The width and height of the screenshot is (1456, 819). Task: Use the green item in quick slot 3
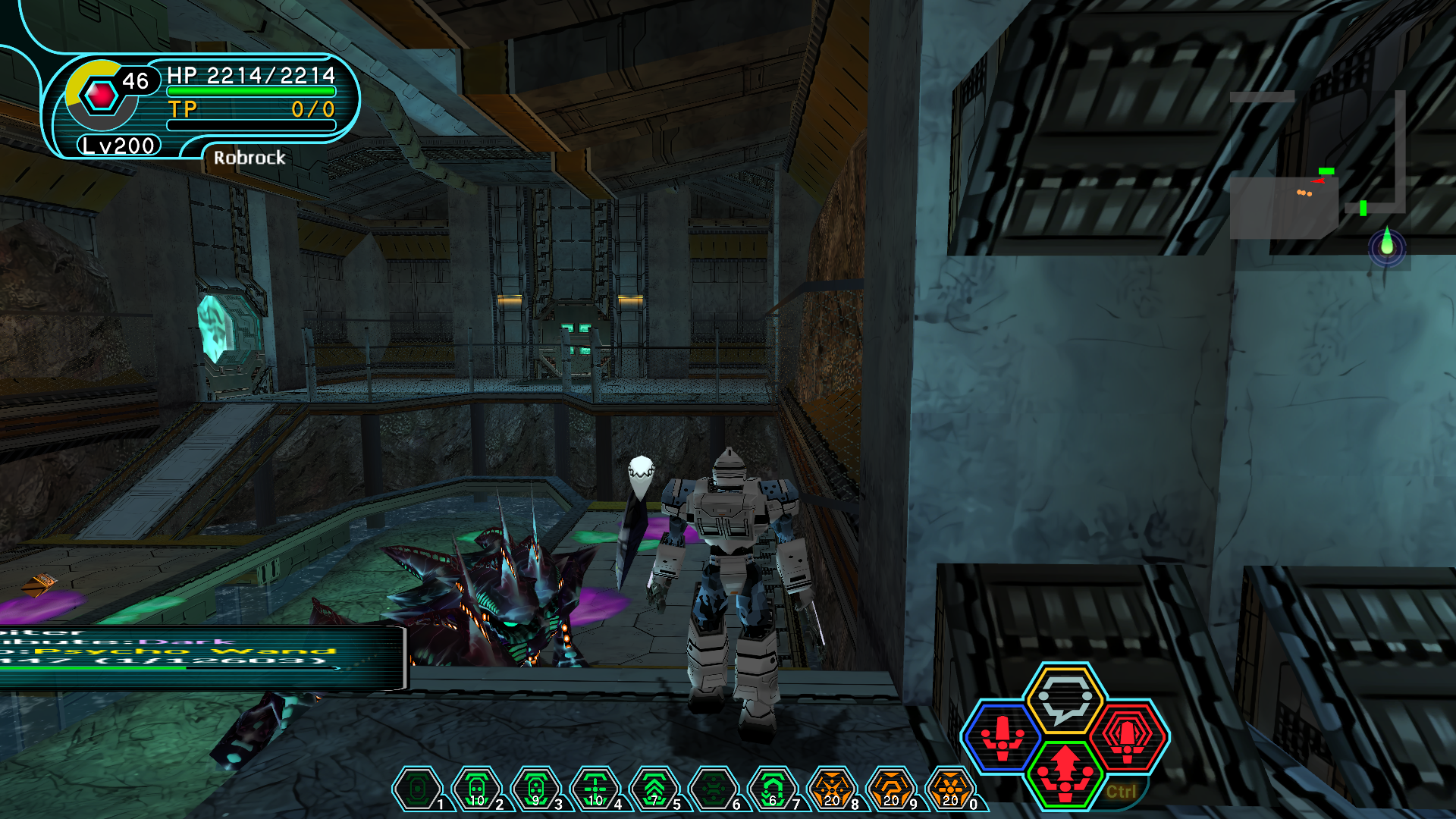pyautogui.click(x=535, y=790)
